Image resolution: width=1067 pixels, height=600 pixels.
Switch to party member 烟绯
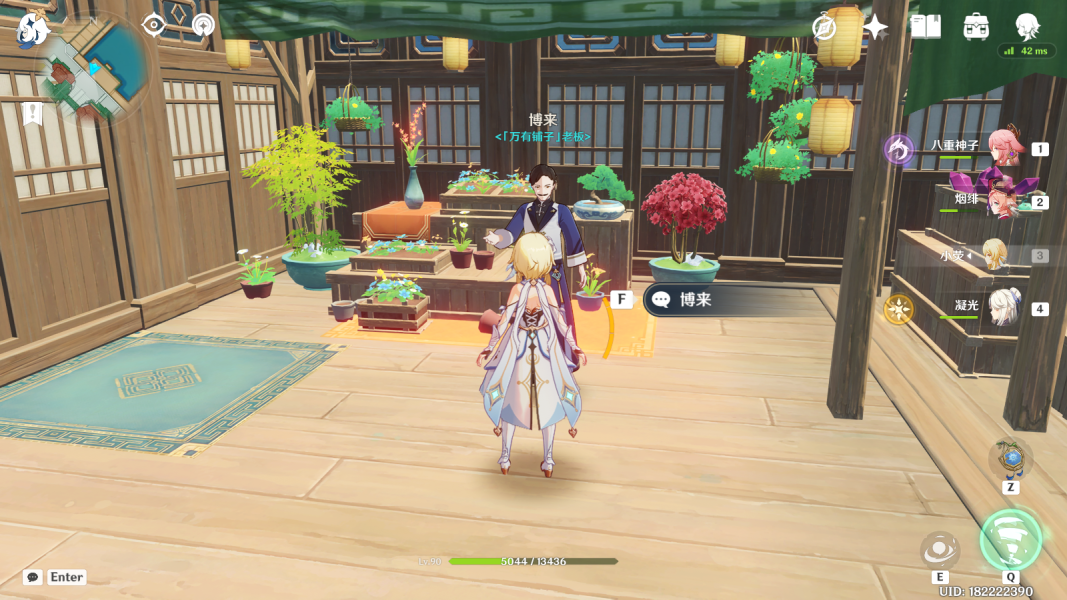1001,201
